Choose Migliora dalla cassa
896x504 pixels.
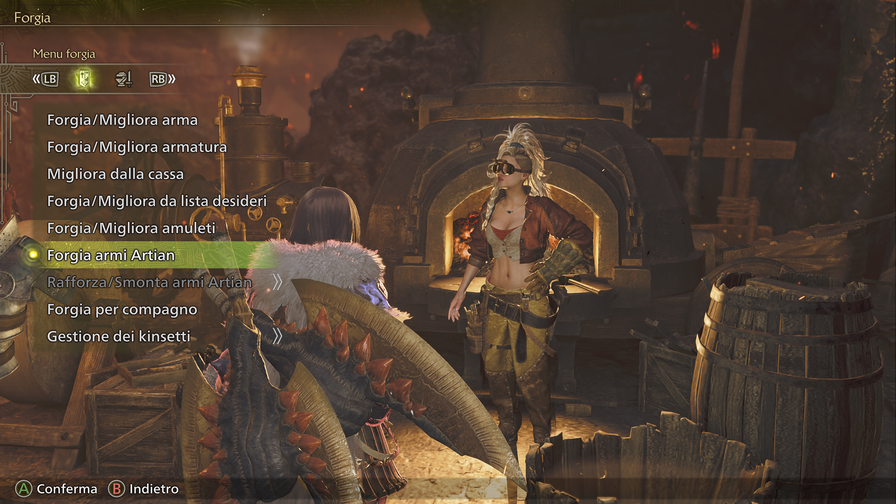[x=115, y=174]
